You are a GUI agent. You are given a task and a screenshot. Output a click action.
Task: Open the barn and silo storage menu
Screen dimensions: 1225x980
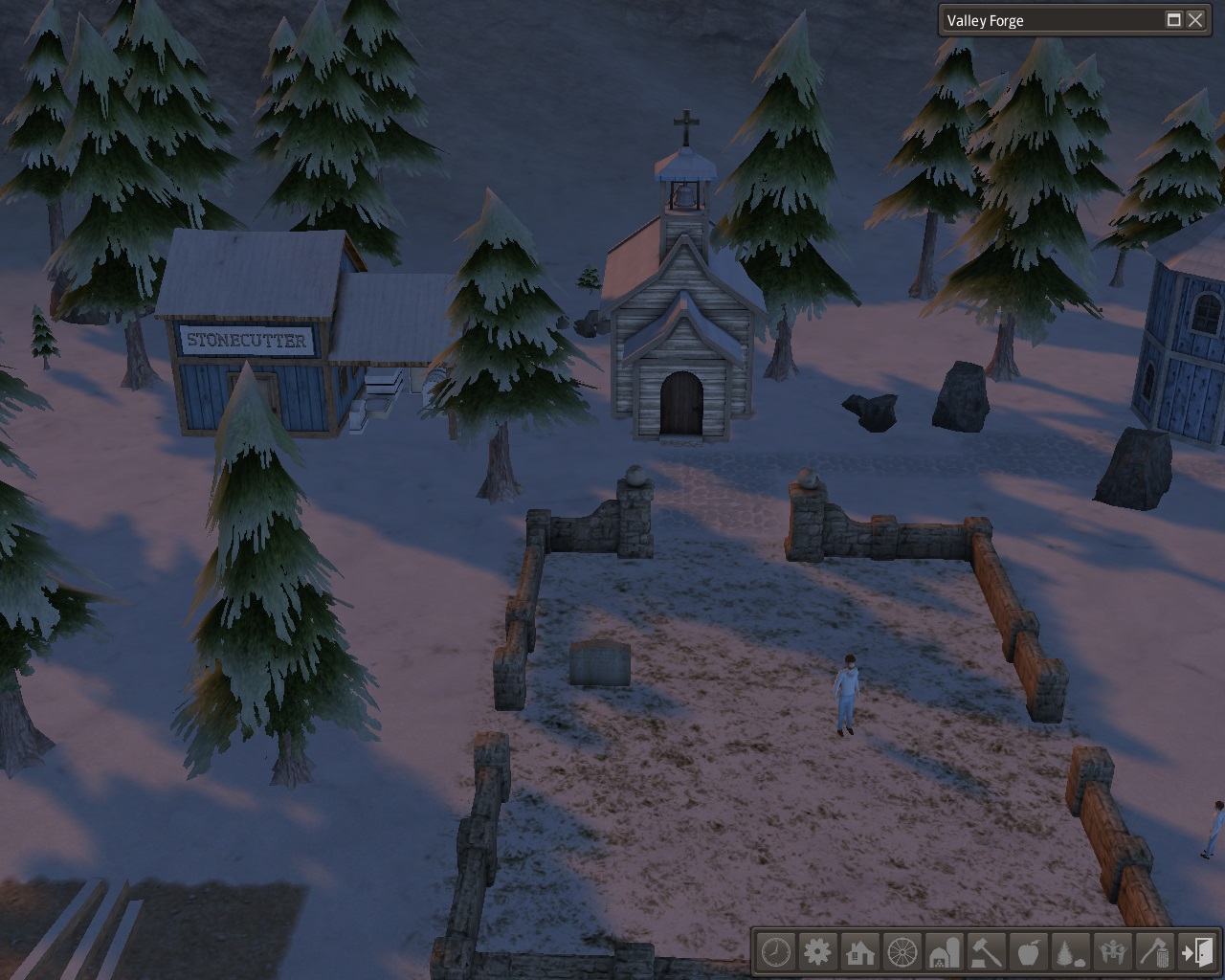pyautogui.click(x=945, y=953)
